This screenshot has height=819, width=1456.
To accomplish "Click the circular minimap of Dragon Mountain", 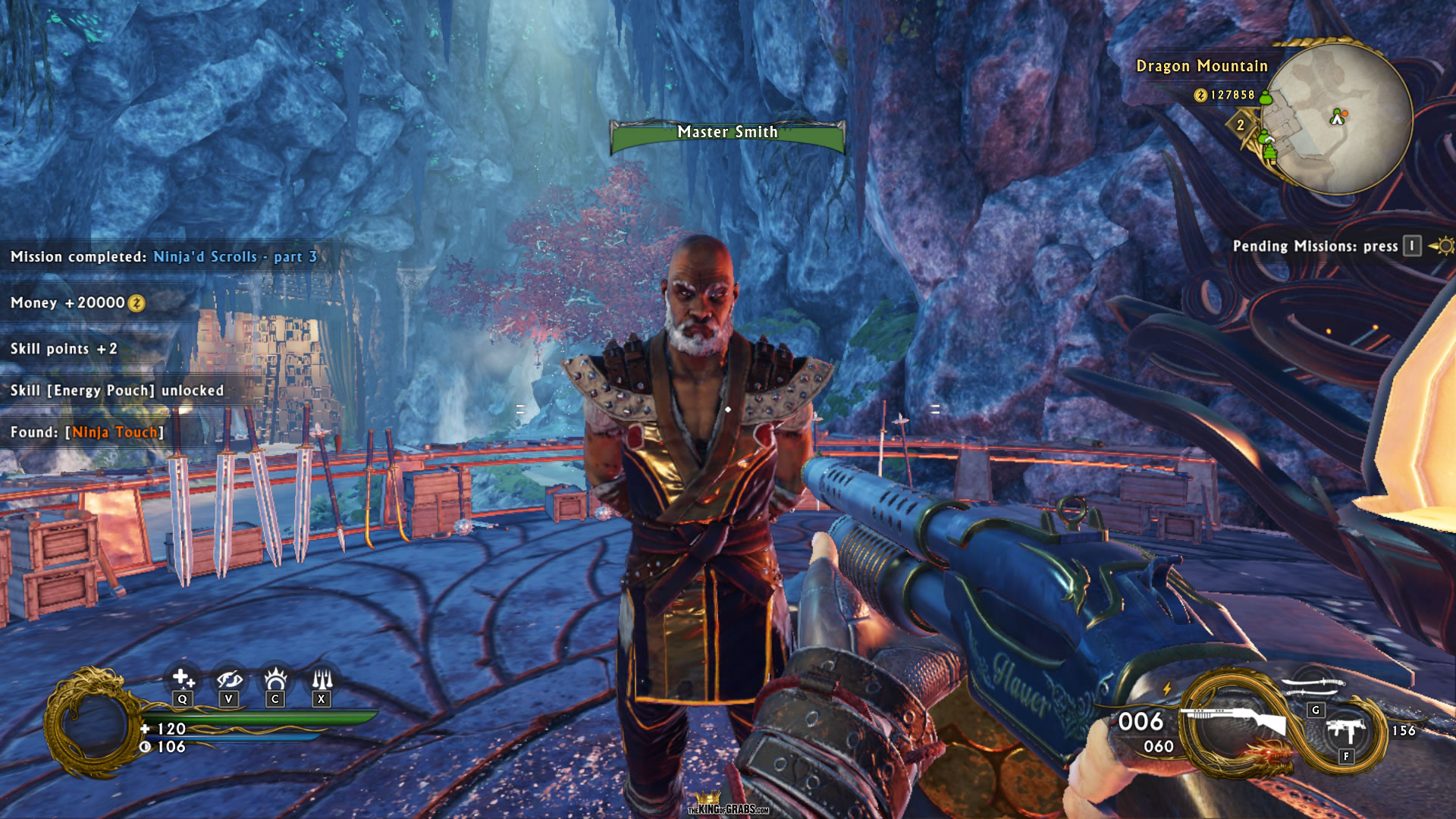I will tap(1338, 118).
